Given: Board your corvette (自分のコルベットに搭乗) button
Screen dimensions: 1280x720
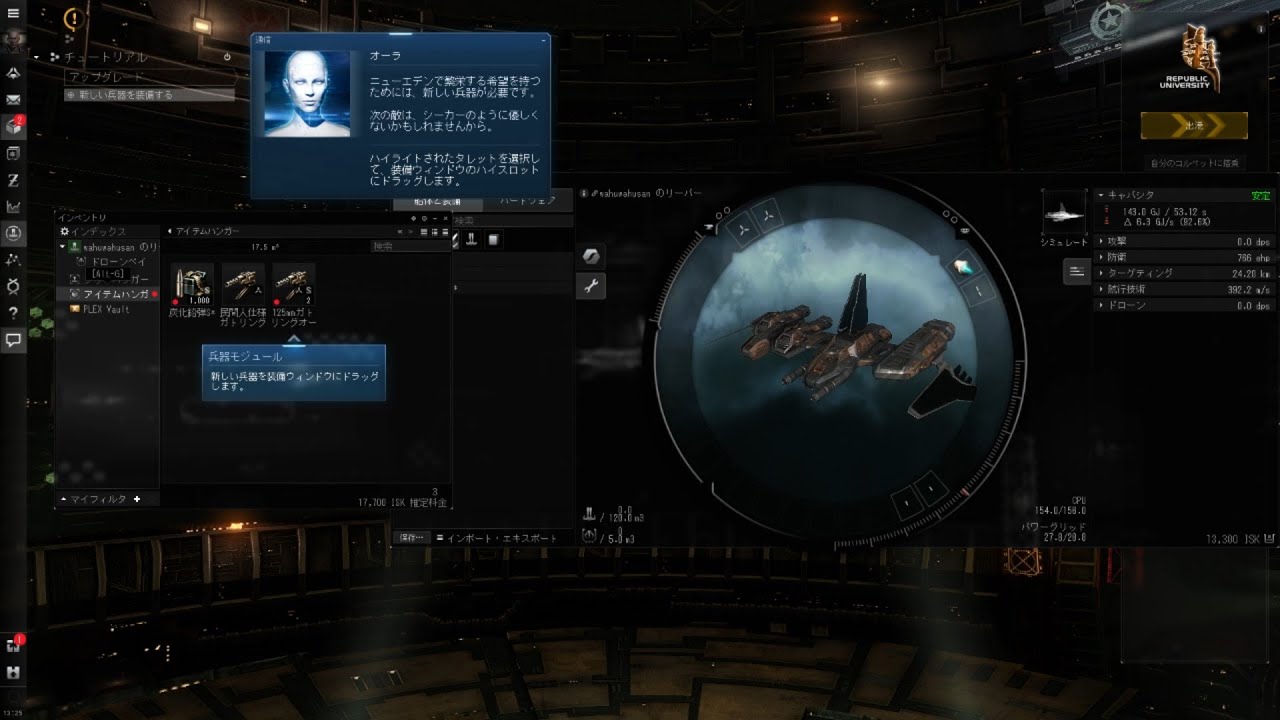Looking at the screenshot, I should tap(1195, 163).
